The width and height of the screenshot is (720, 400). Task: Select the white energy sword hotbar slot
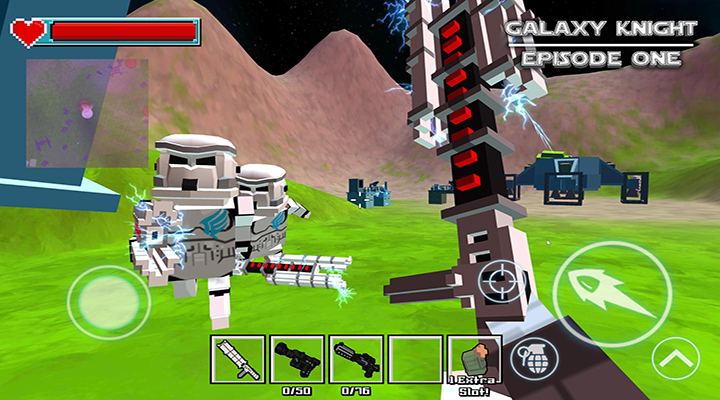click(238, 359)
